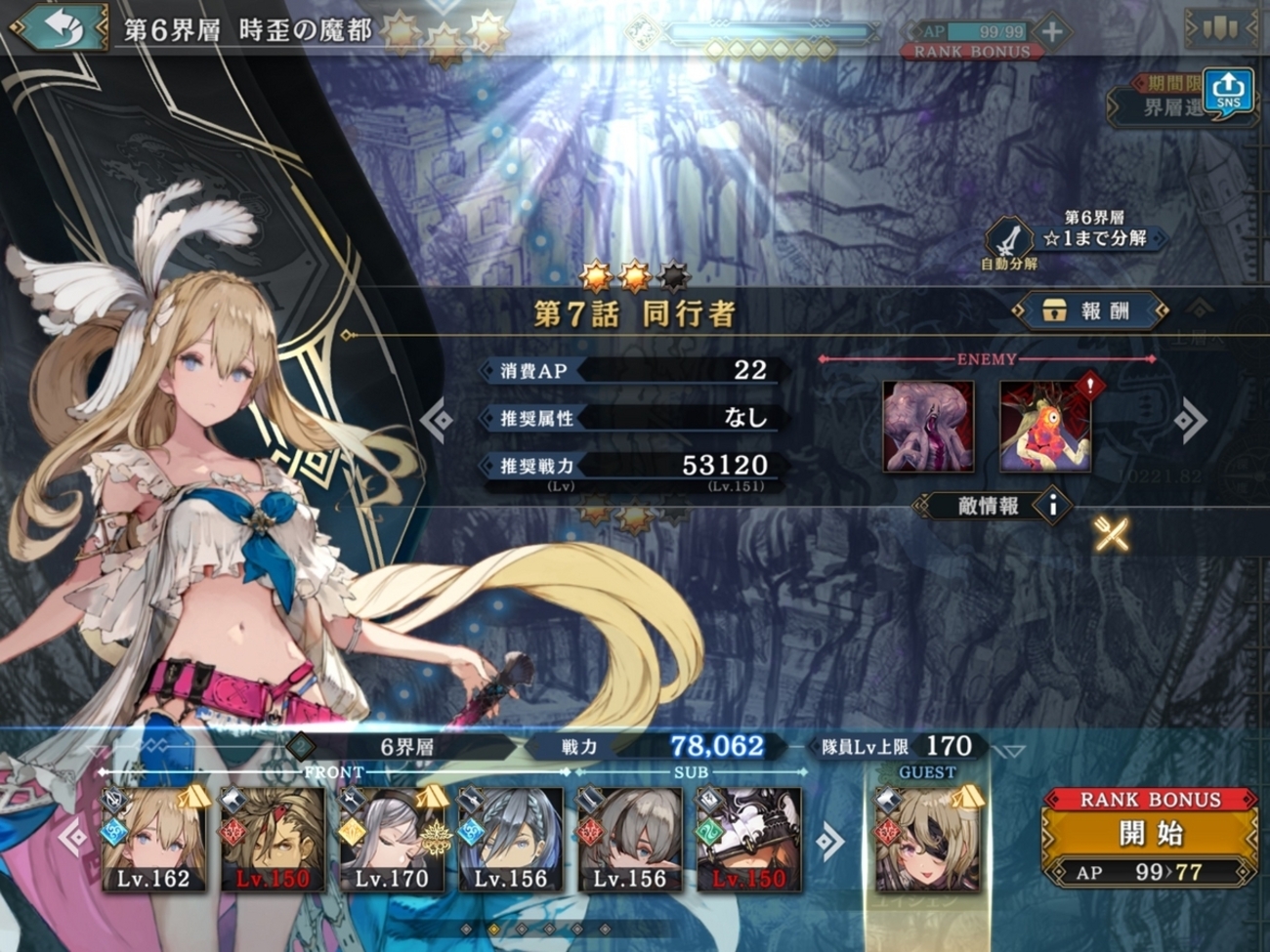Viewport: 1270px width, 952px height.
Task: Go to the next stage arrow
Action: (1190, 422)
